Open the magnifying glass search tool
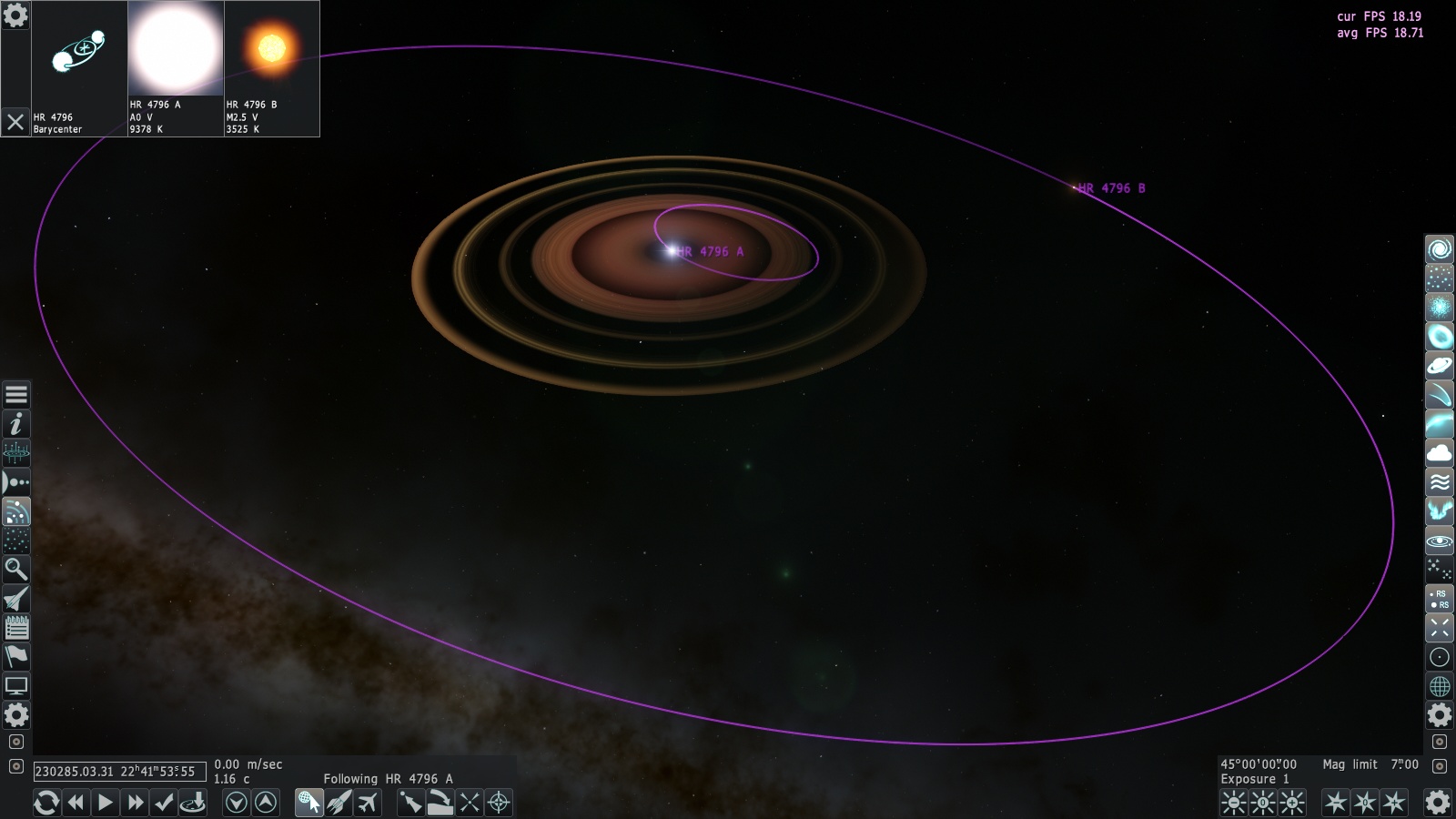This screenshot has height=819, width=1456. (x=16, y=570)
